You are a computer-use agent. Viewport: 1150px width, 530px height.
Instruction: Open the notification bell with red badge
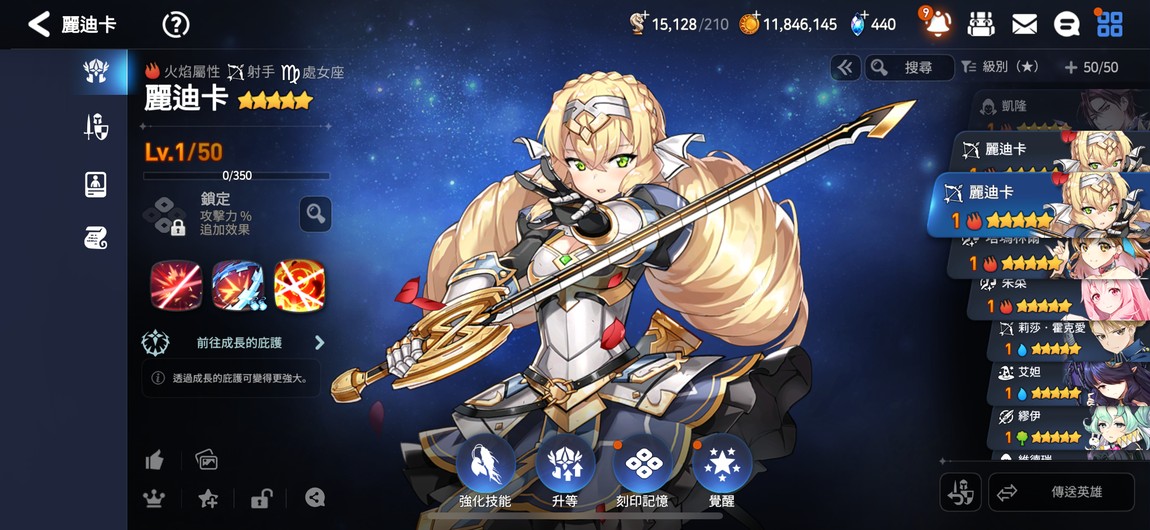(937, 24)
